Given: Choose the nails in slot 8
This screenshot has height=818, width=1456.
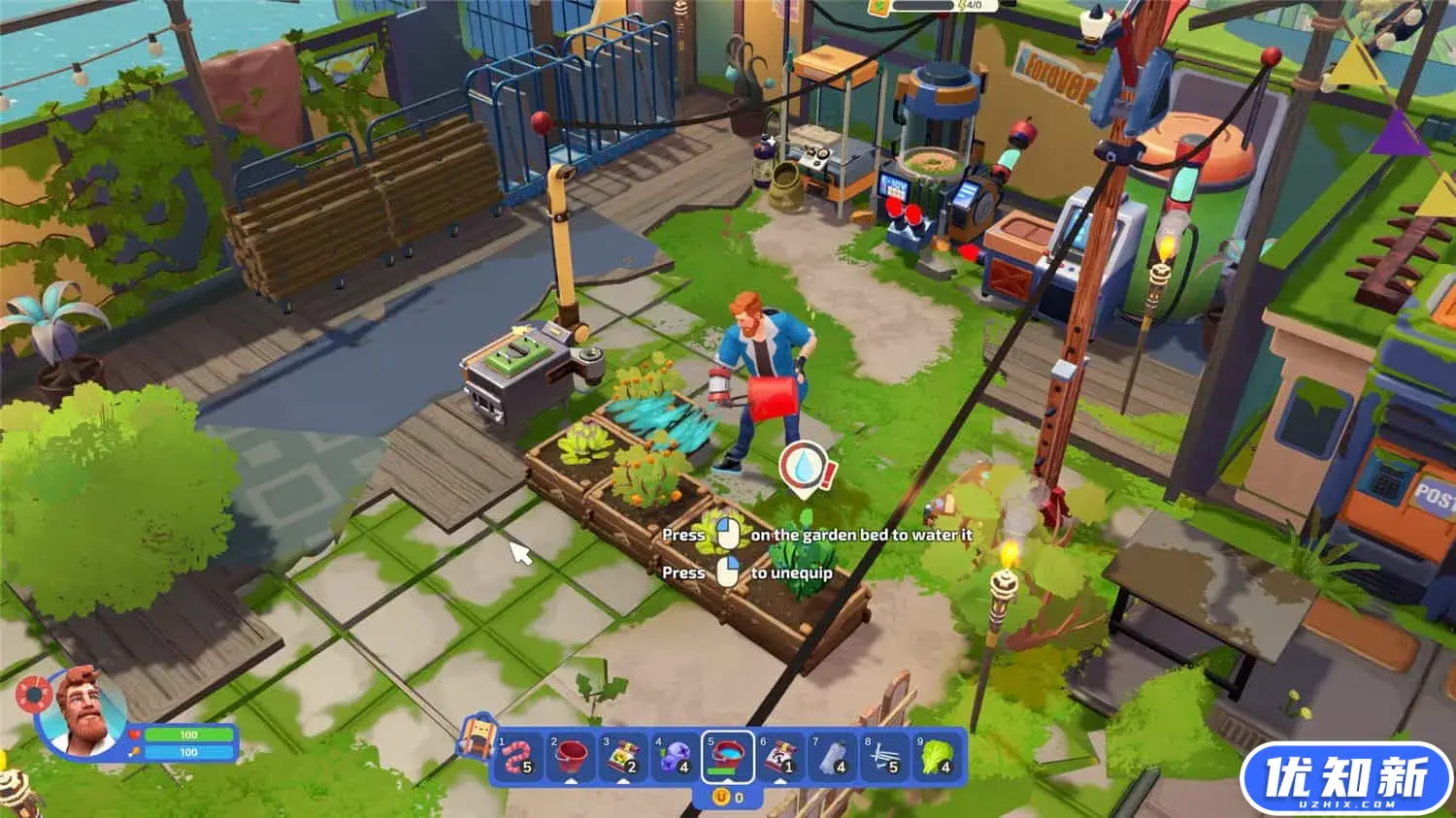Looking at the screenshot, I should [884, 756].
